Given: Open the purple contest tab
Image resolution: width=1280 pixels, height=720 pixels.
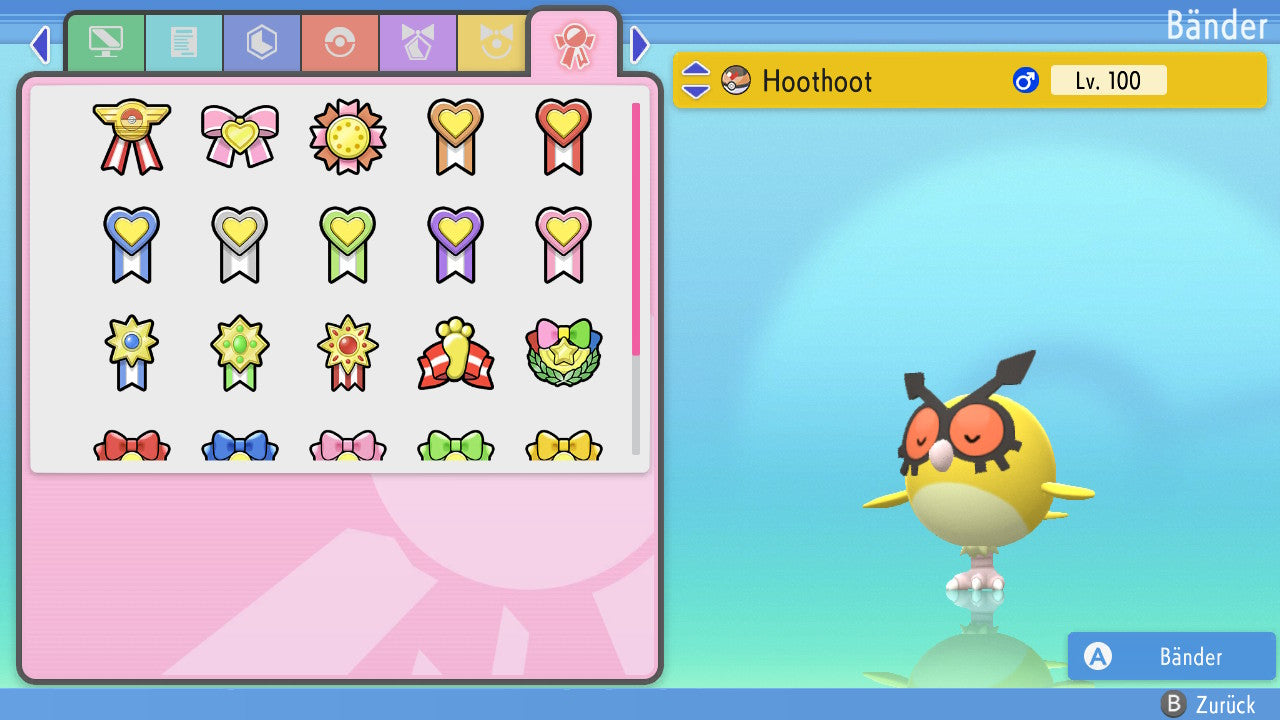Looking at the screenshot, I should click(x=418, y=44).
